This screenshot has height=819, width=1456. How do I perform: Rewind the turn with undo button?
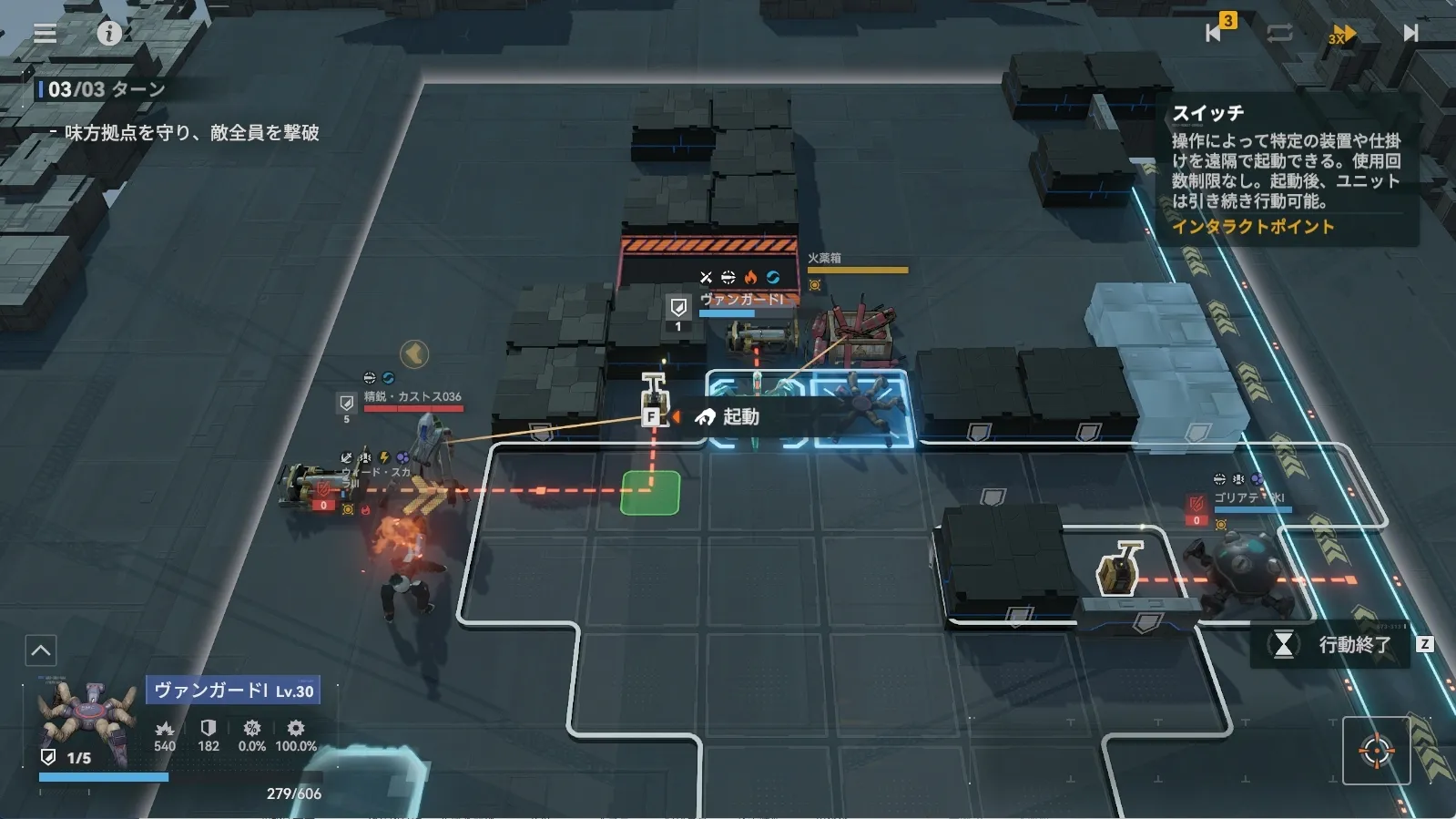click(1217, 32)
